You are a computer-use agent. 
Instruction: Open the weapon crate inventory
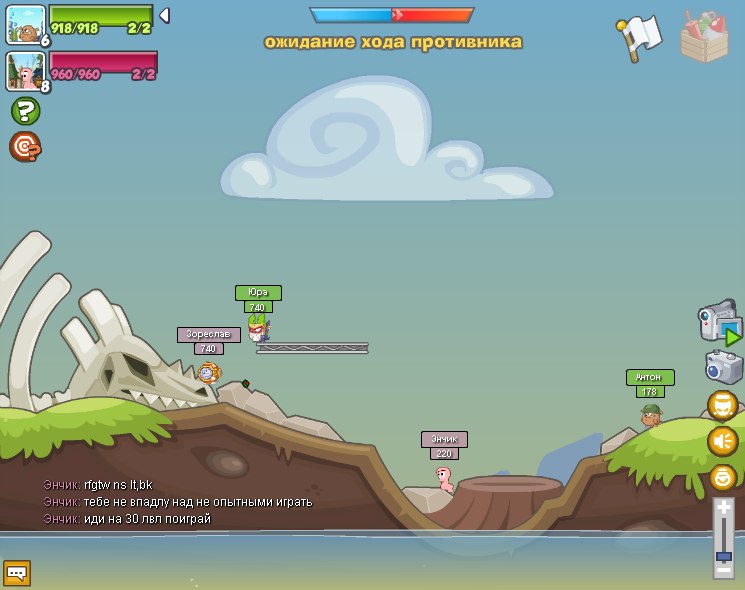(704, 37)
